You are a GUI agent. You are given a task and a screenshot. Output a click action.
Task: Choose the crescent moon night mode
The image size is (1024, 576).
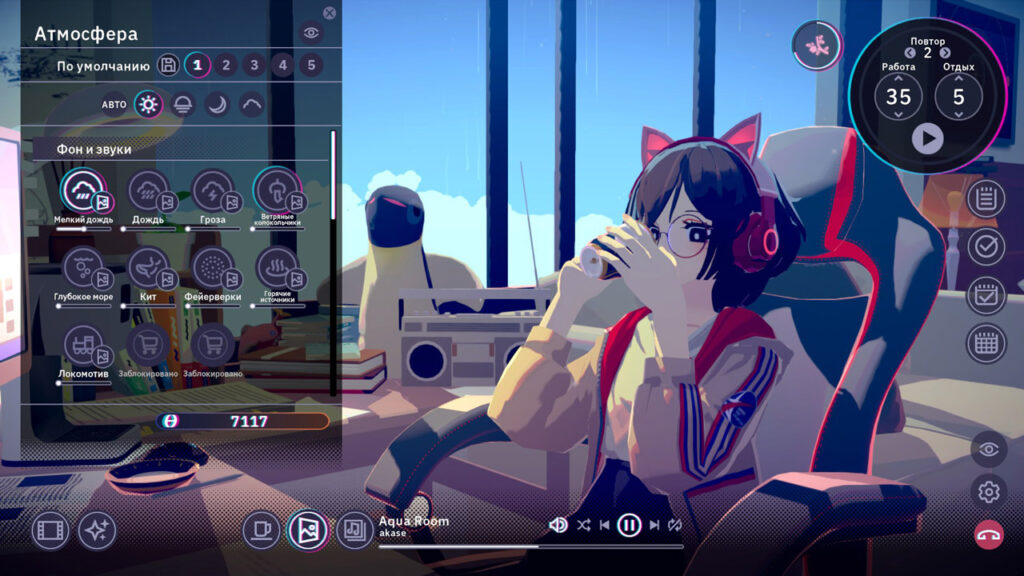[217, 104]
